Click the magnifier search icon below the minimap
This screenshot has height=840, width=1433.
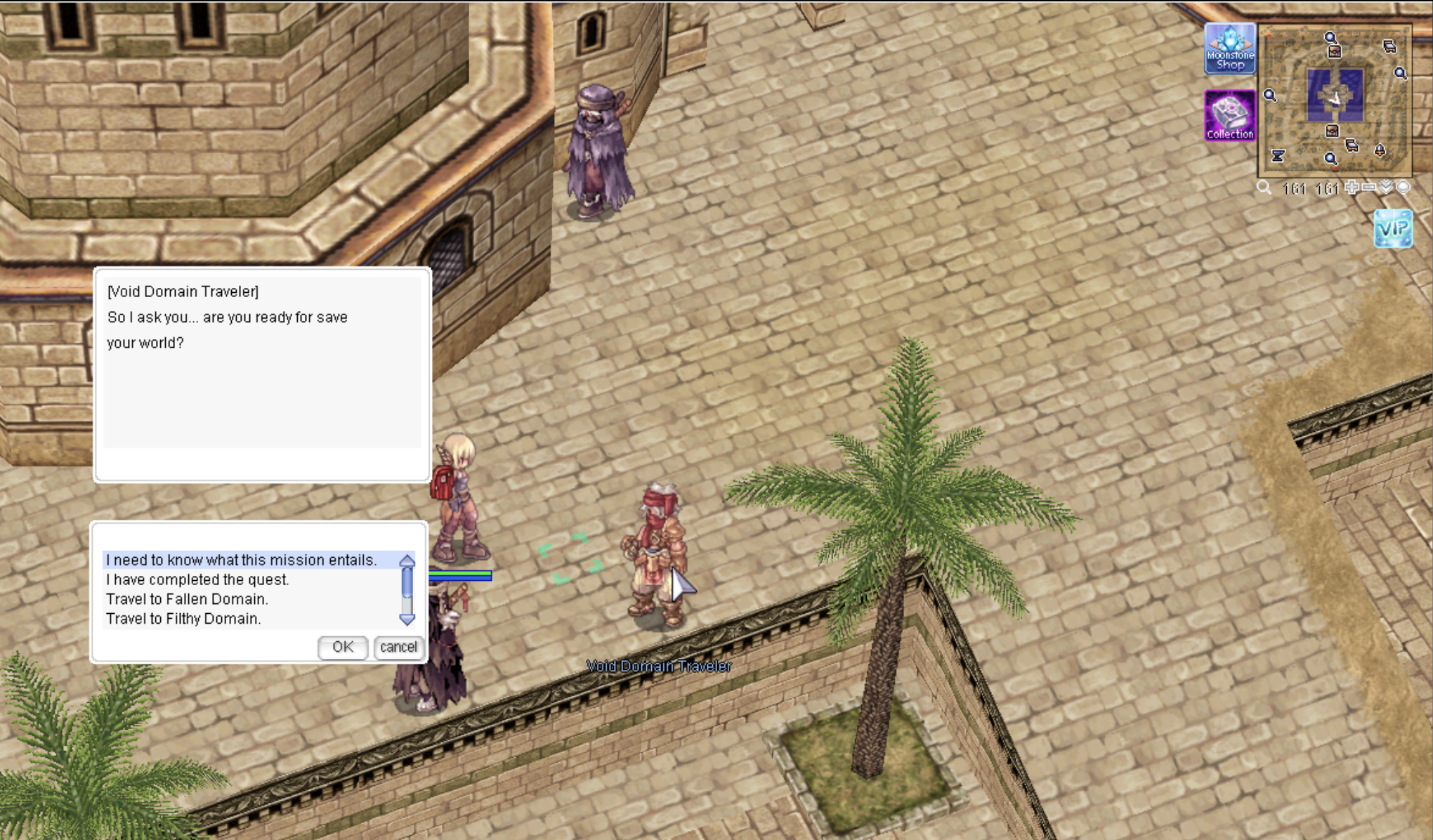[x=1264, y=188]
